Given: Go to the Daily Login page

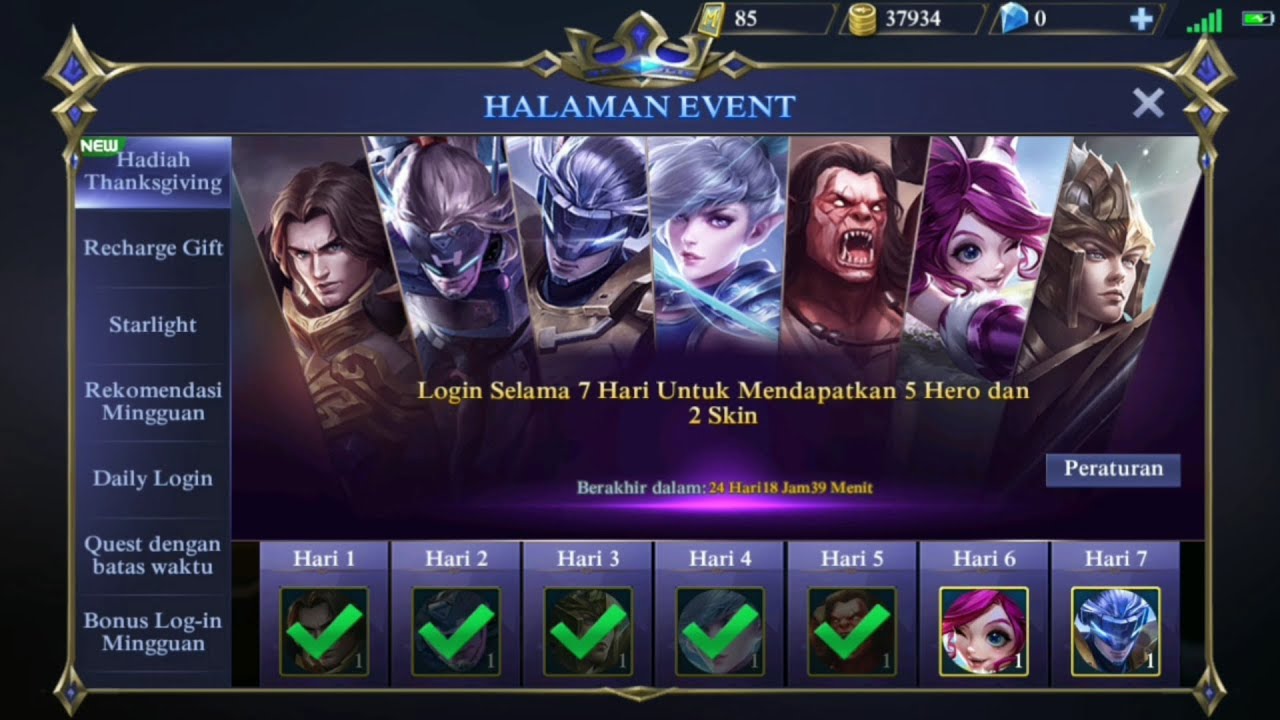Looking at the screenshot, I should (152, 479).
